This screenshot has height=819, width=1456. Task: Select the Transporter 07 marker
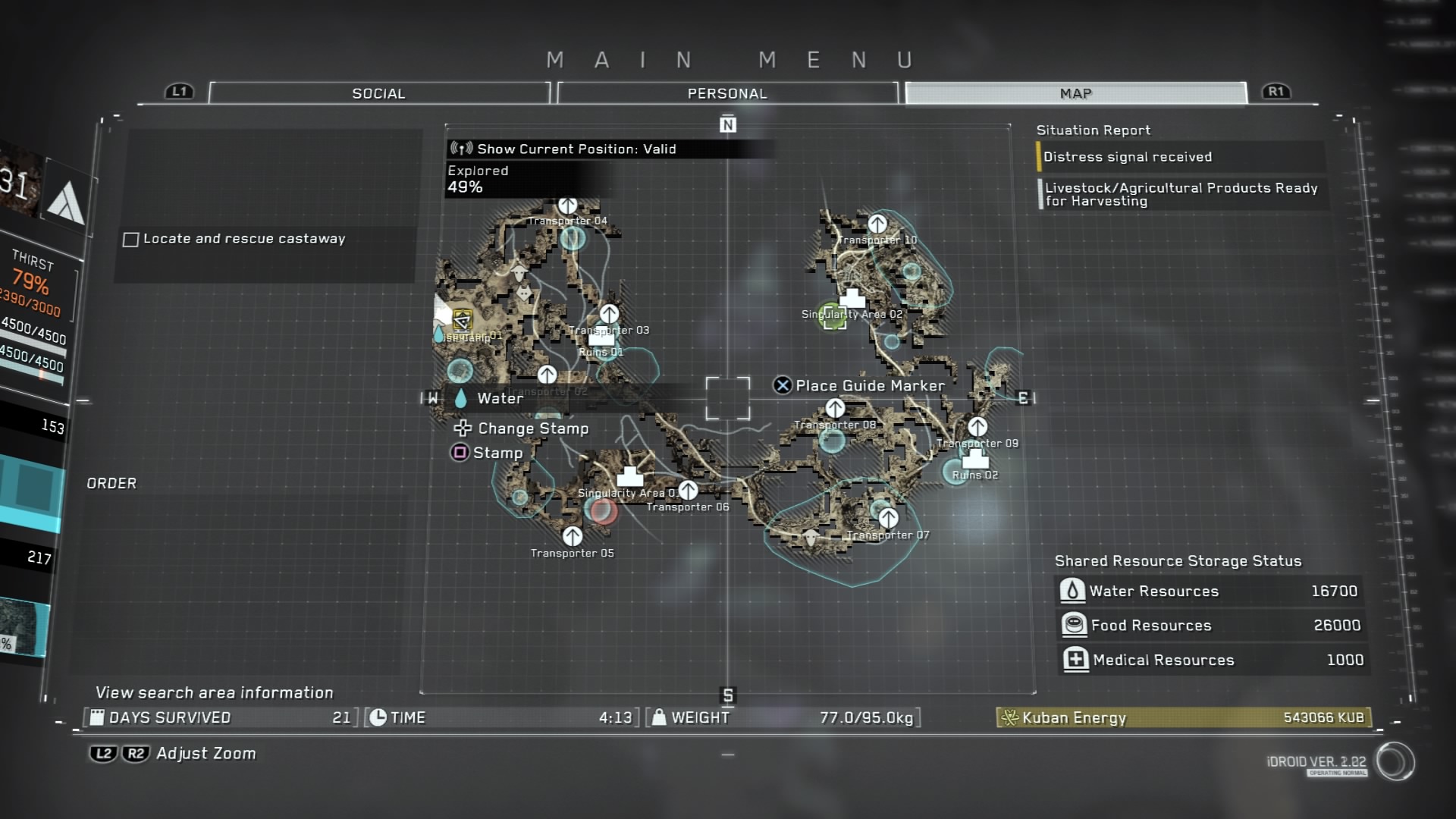888,519
